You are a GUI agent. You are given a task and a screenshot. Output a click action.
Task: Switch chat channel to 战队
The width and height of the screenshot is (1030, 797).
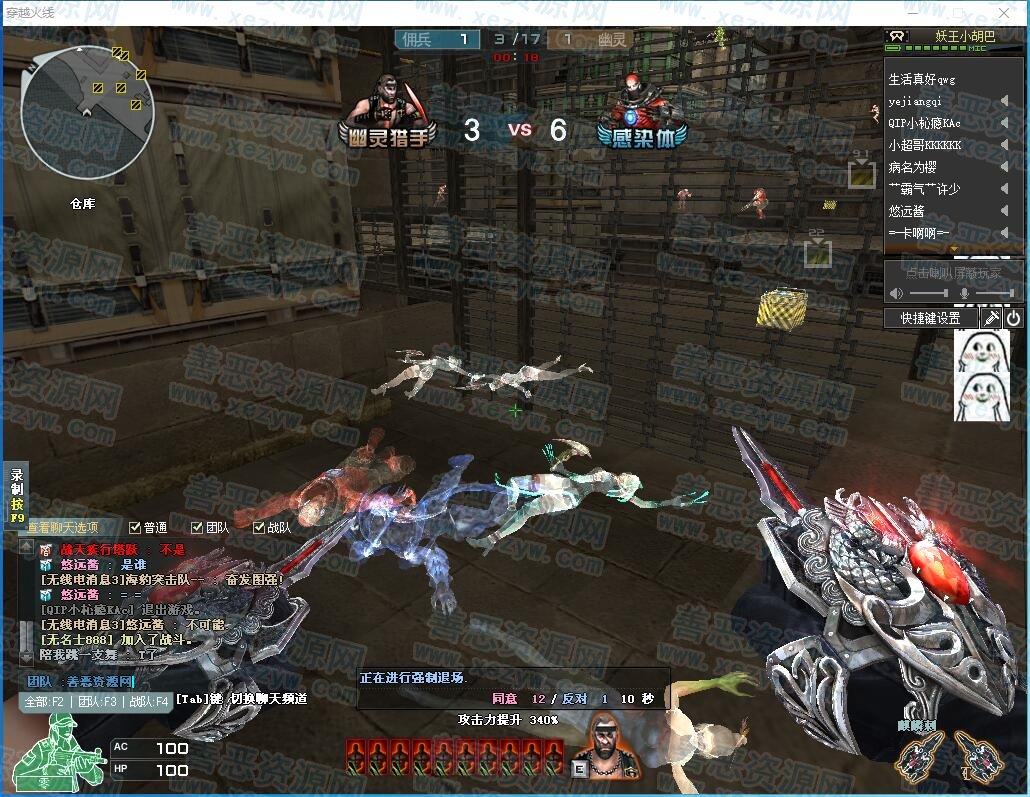pos(147,701)
